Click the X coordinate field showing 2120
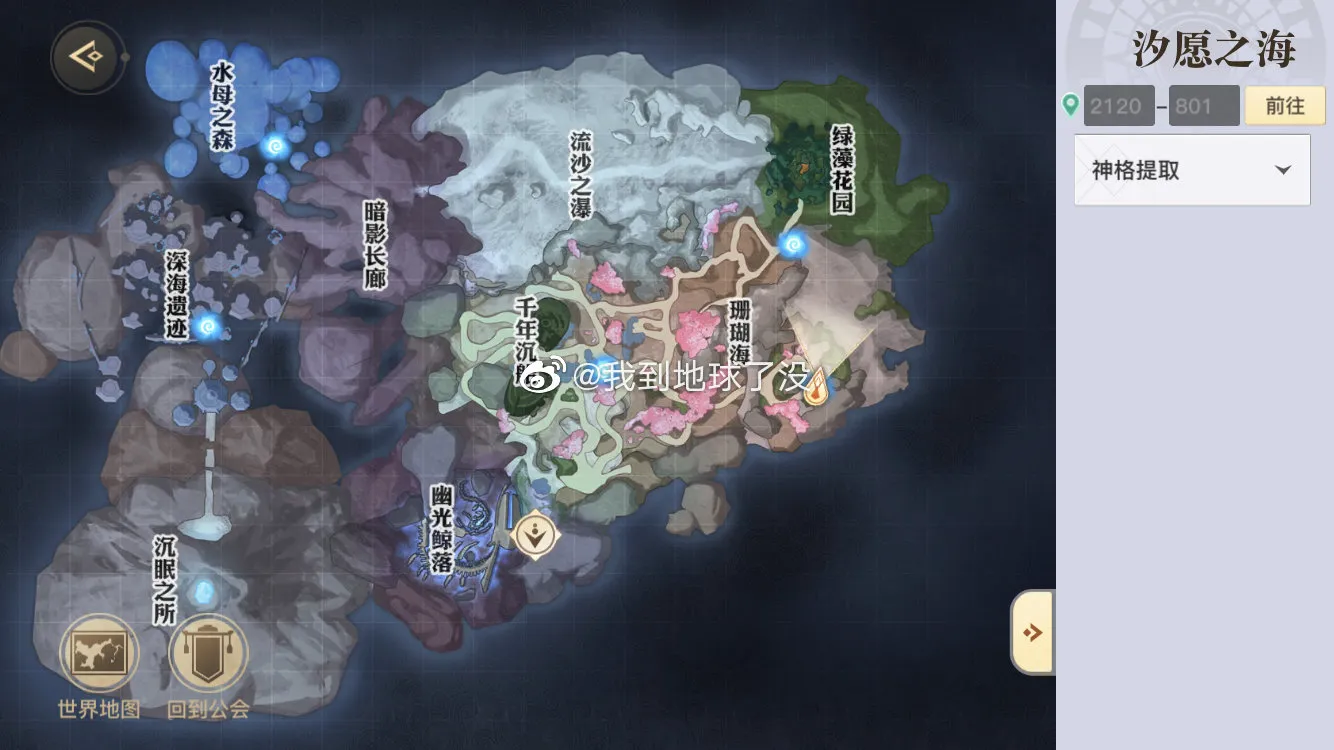Viewport: 1334px width, 750px height. point(1117,105)
